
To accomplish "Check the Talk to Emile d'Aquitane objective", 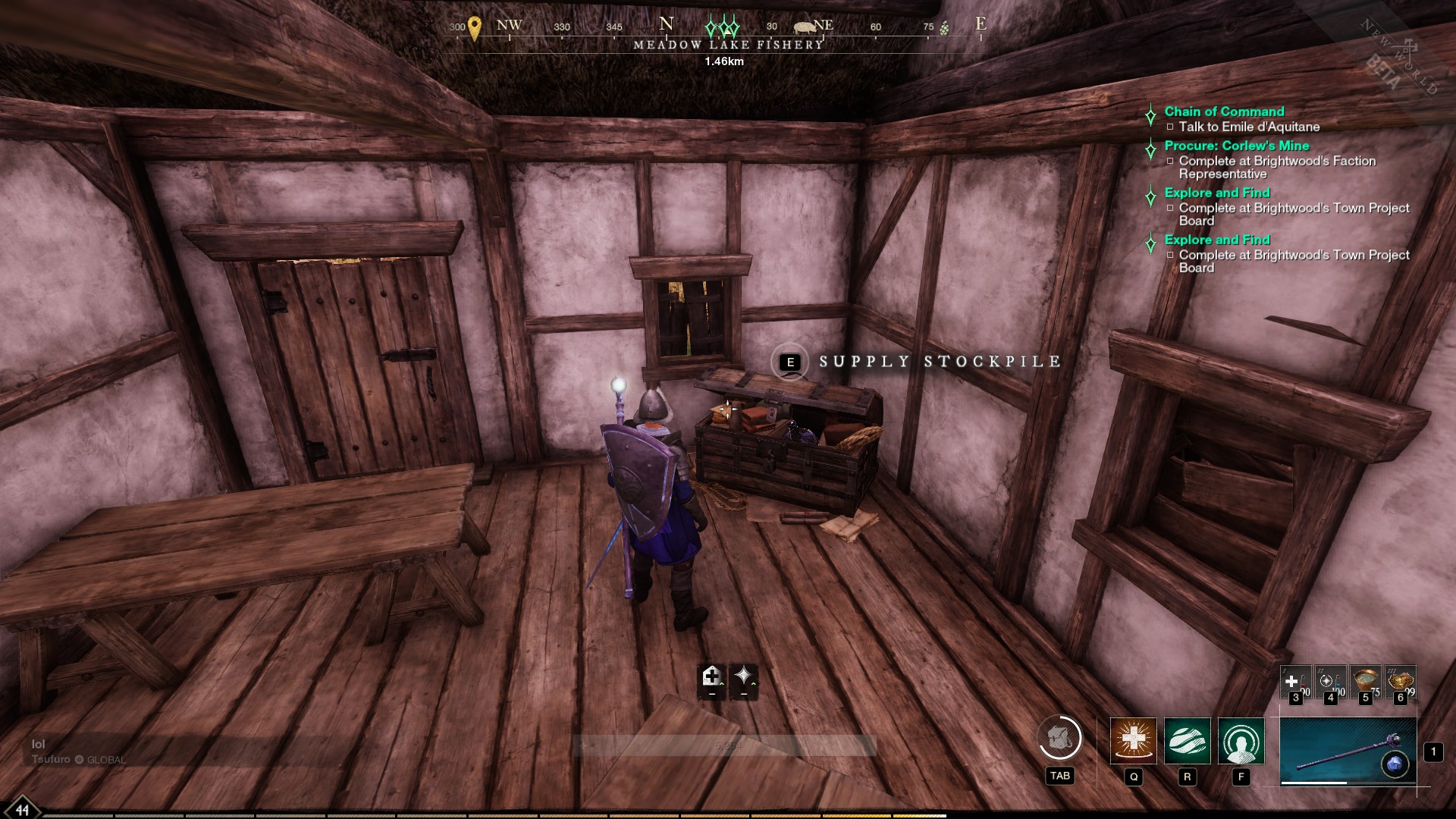I will (x=1247, y=127).
